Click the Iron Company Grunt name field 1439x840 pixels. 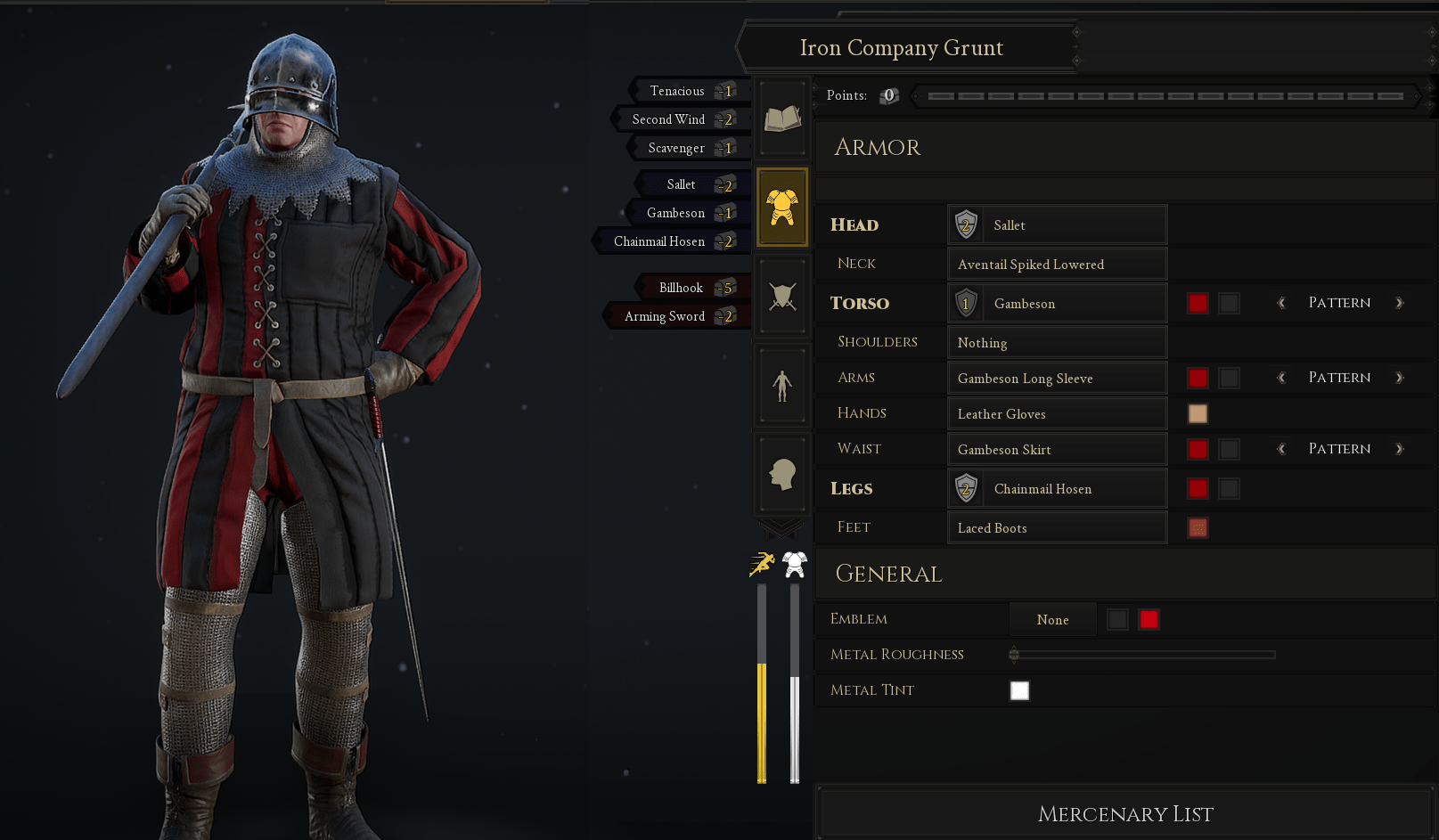tap(903, 47)
